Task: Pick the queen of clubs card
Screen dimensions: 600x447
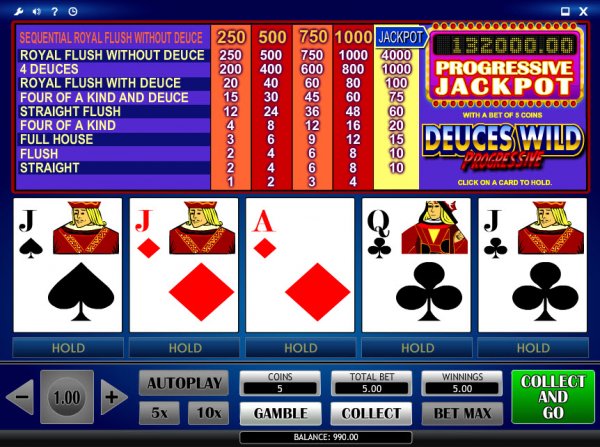Action: point(416,265)
